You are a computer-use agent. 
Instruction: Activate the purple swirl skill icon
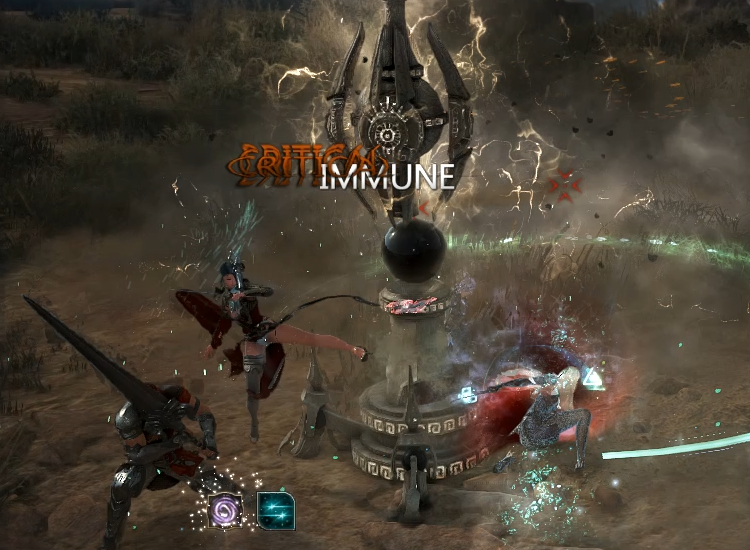(x=225, y=510)
